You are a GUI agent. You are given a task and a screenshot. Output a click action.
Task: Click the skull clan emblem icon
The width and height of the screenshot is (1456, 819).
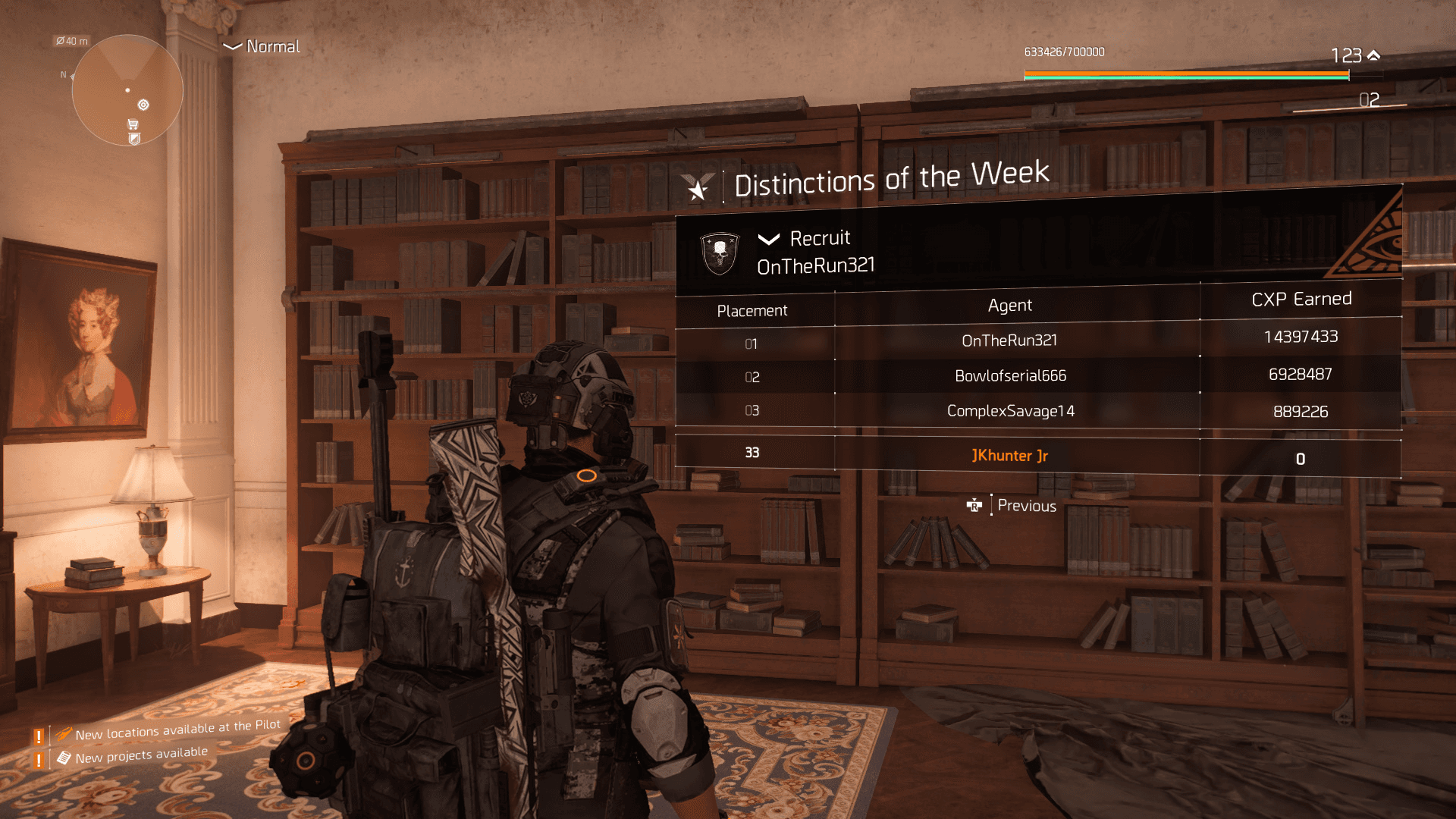click(719, 253)
